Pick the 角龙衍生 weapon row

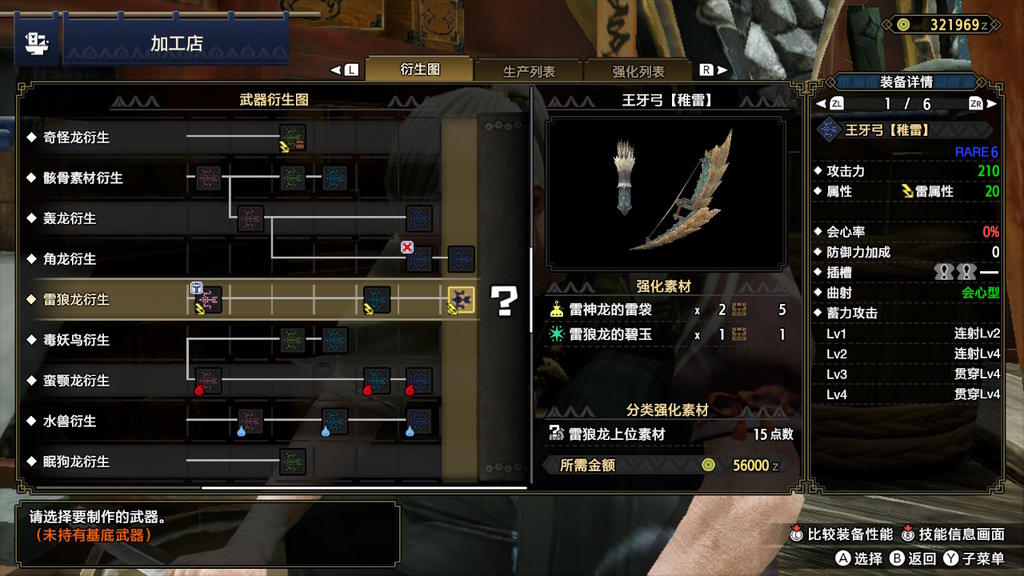point(69,259)
